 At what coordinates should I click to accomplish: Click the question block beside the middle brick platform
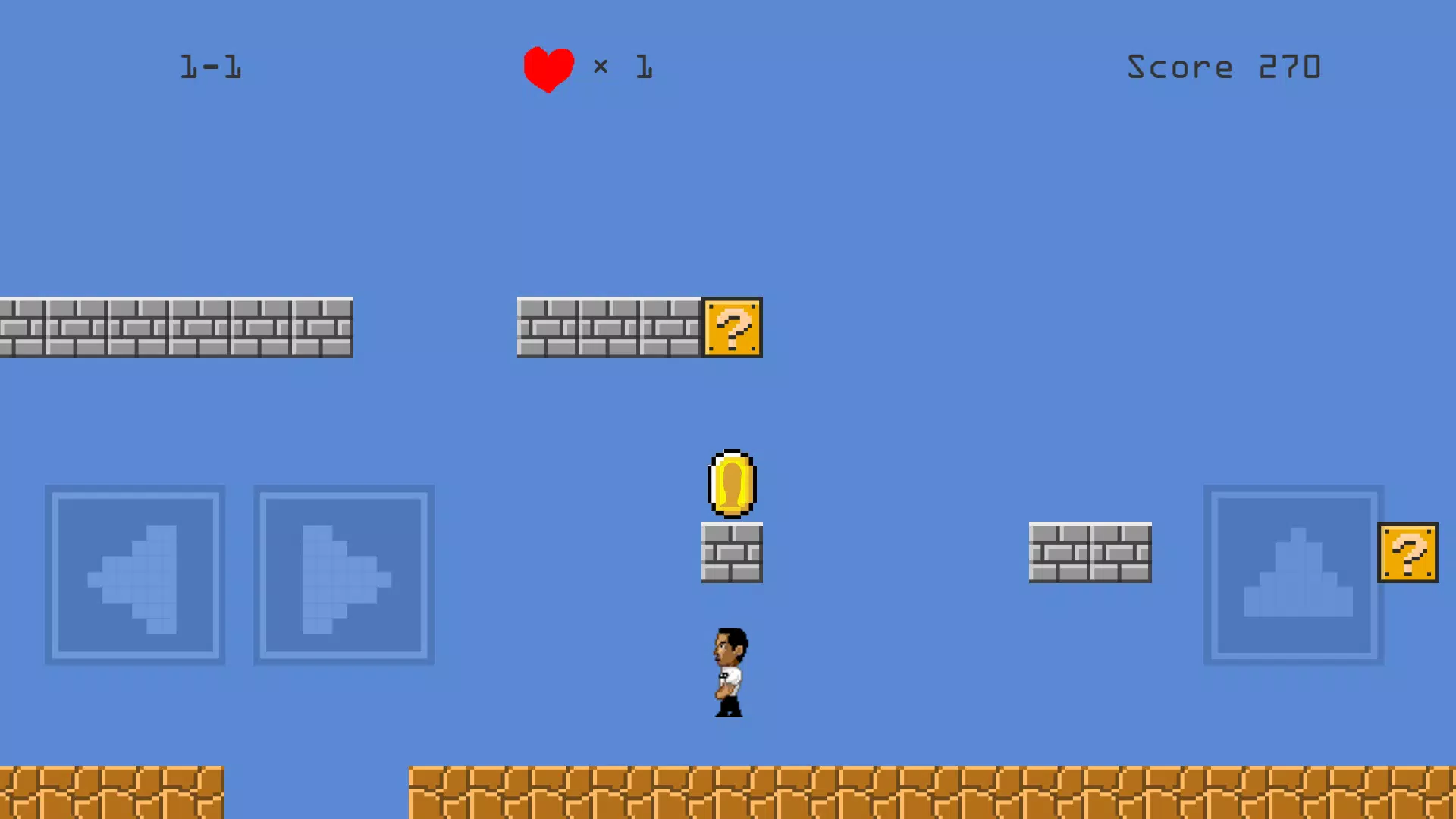coord(732,328)
